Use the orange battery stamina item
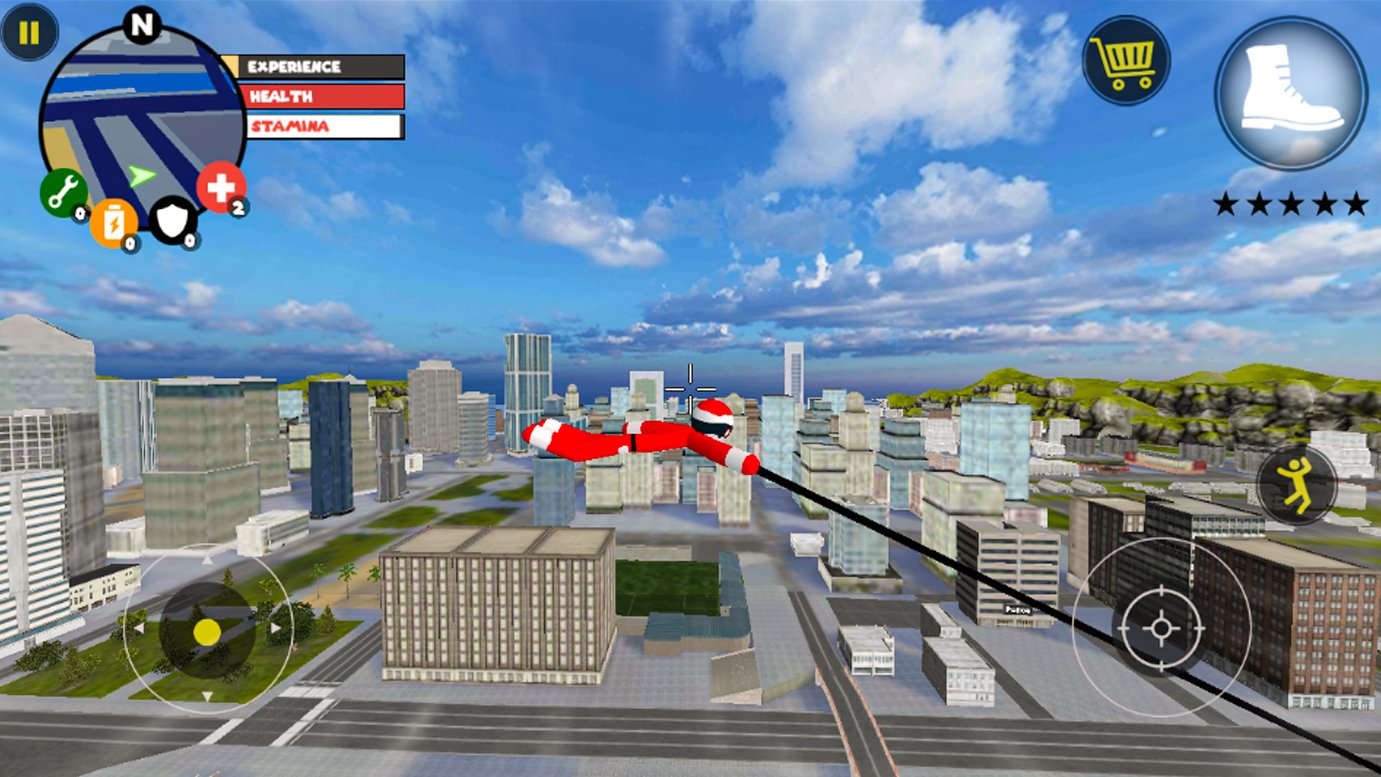The height and width of the screenshot is (777, 1381). click(114, 222)
